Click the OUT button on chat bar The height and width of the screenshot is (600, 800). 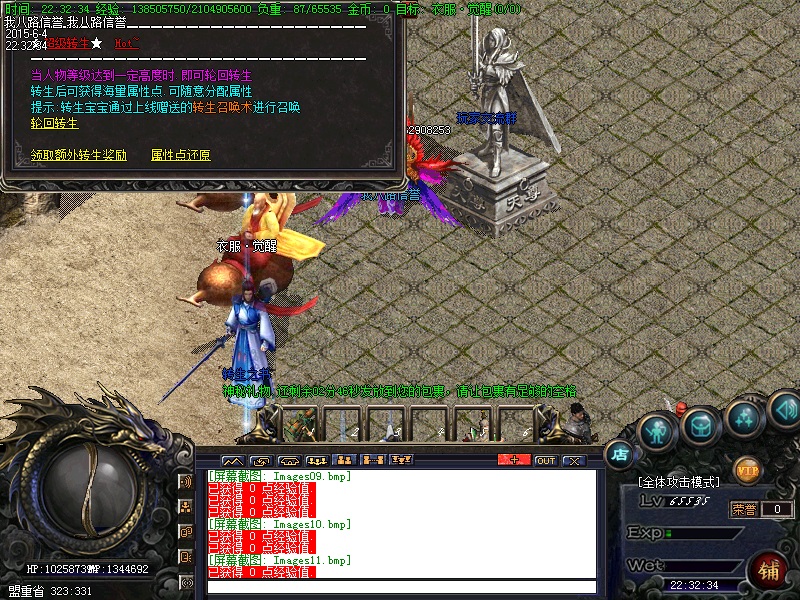545,460
